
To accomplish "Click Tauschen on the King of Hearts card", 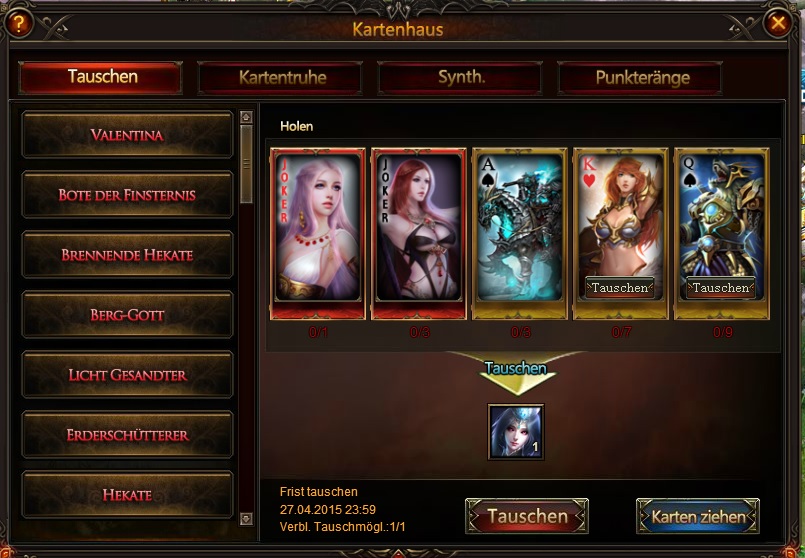I will 619,288.
